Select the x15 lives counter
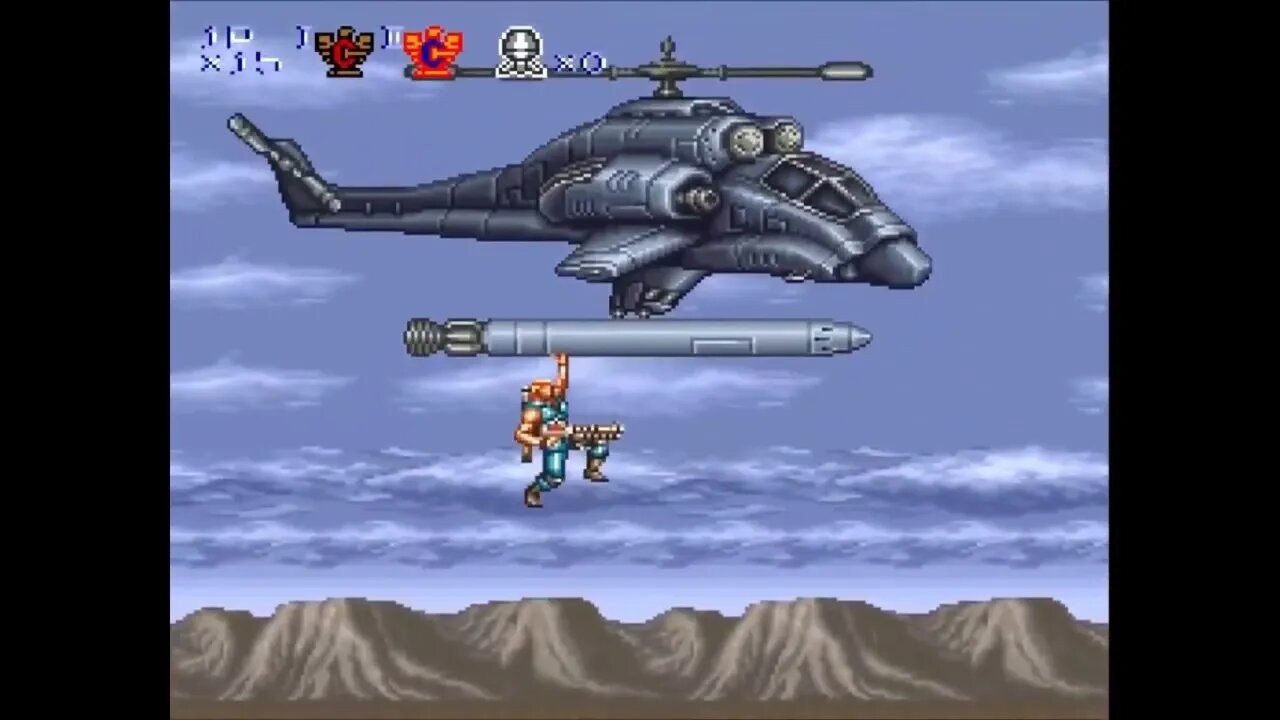The image size is (1280, 720). pyautogui.click(x=241, y=61)
